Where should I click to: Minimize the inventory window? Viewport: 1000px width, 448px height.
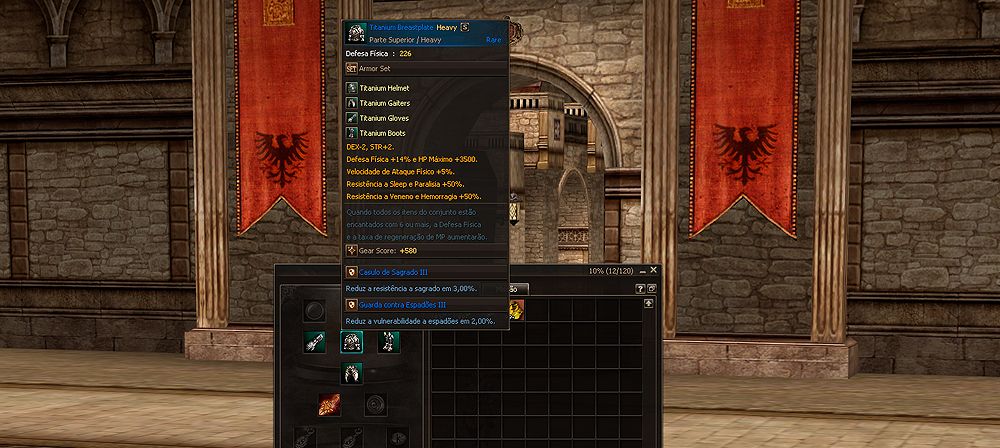coord(642,270)
